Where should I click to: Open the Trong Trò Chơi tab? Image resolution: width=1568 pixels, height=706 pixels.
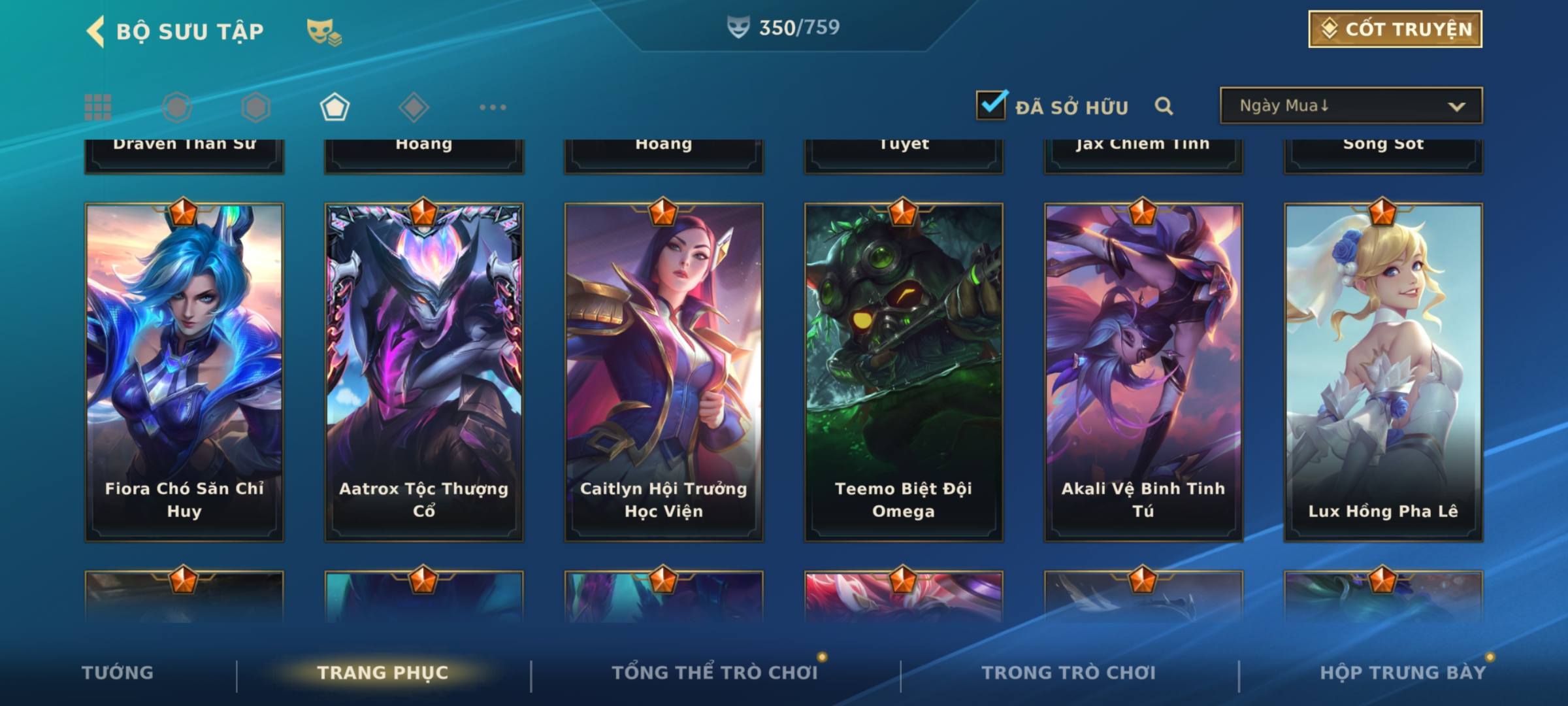tap(1068, 673)
